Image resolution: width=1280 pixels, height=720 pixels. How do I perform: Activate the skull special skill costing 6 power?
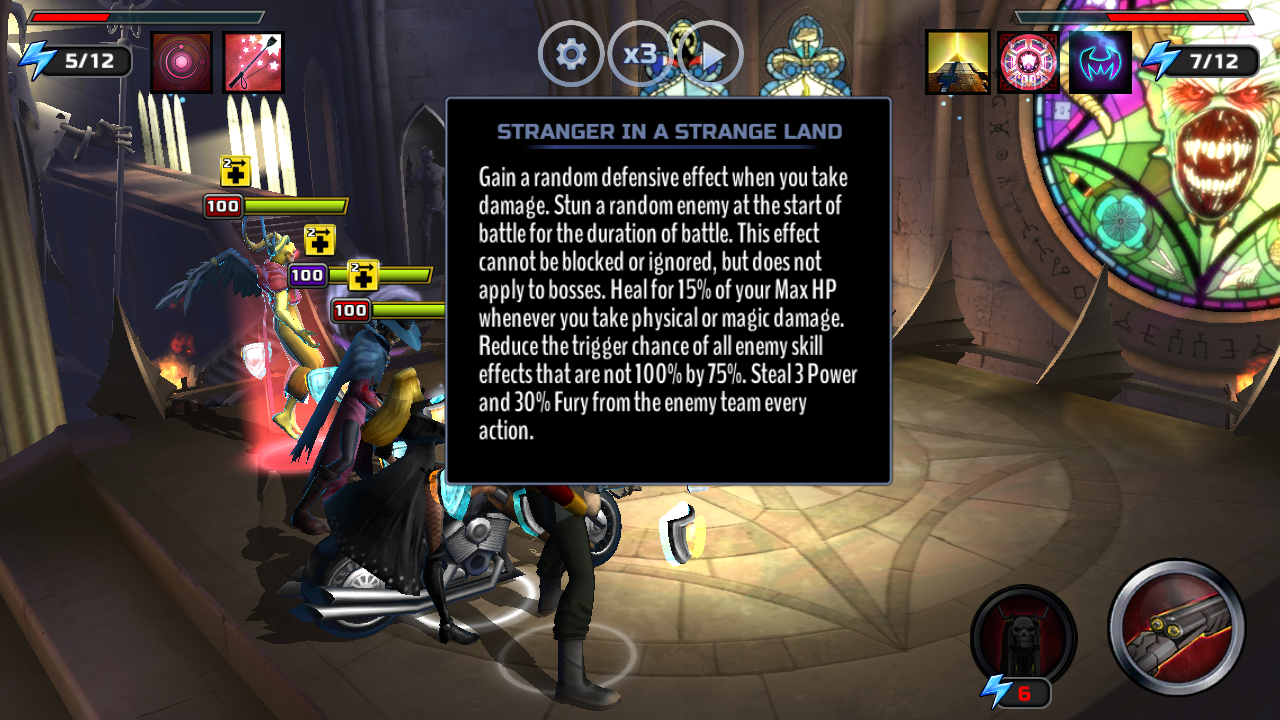(x=1022, y=637)
